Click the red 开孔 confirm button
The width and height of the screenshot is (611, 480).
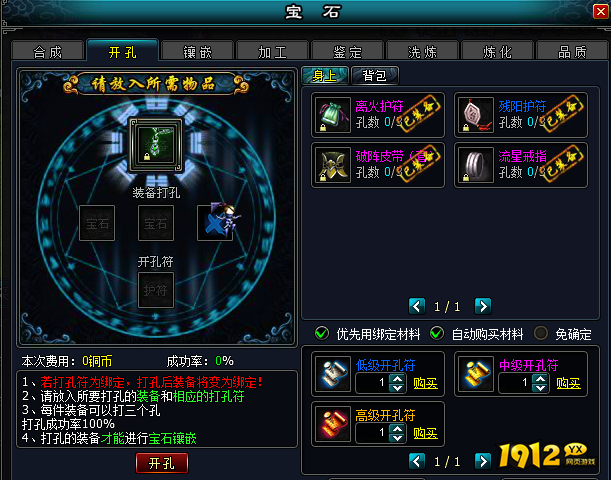point(161,463)
